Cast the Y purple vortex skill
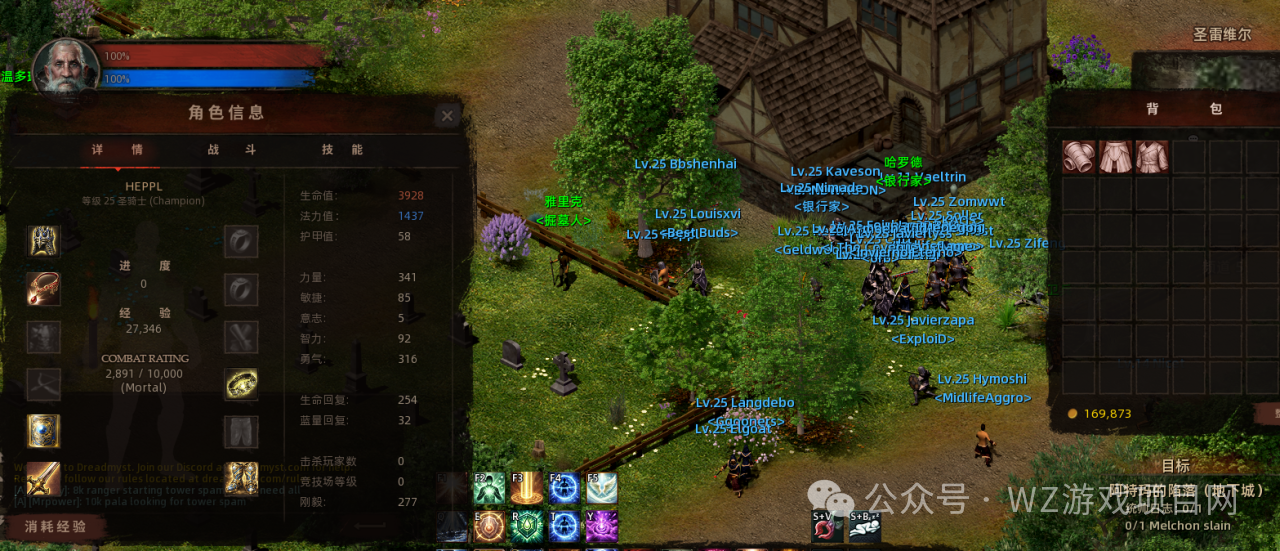 coord(602,526)
